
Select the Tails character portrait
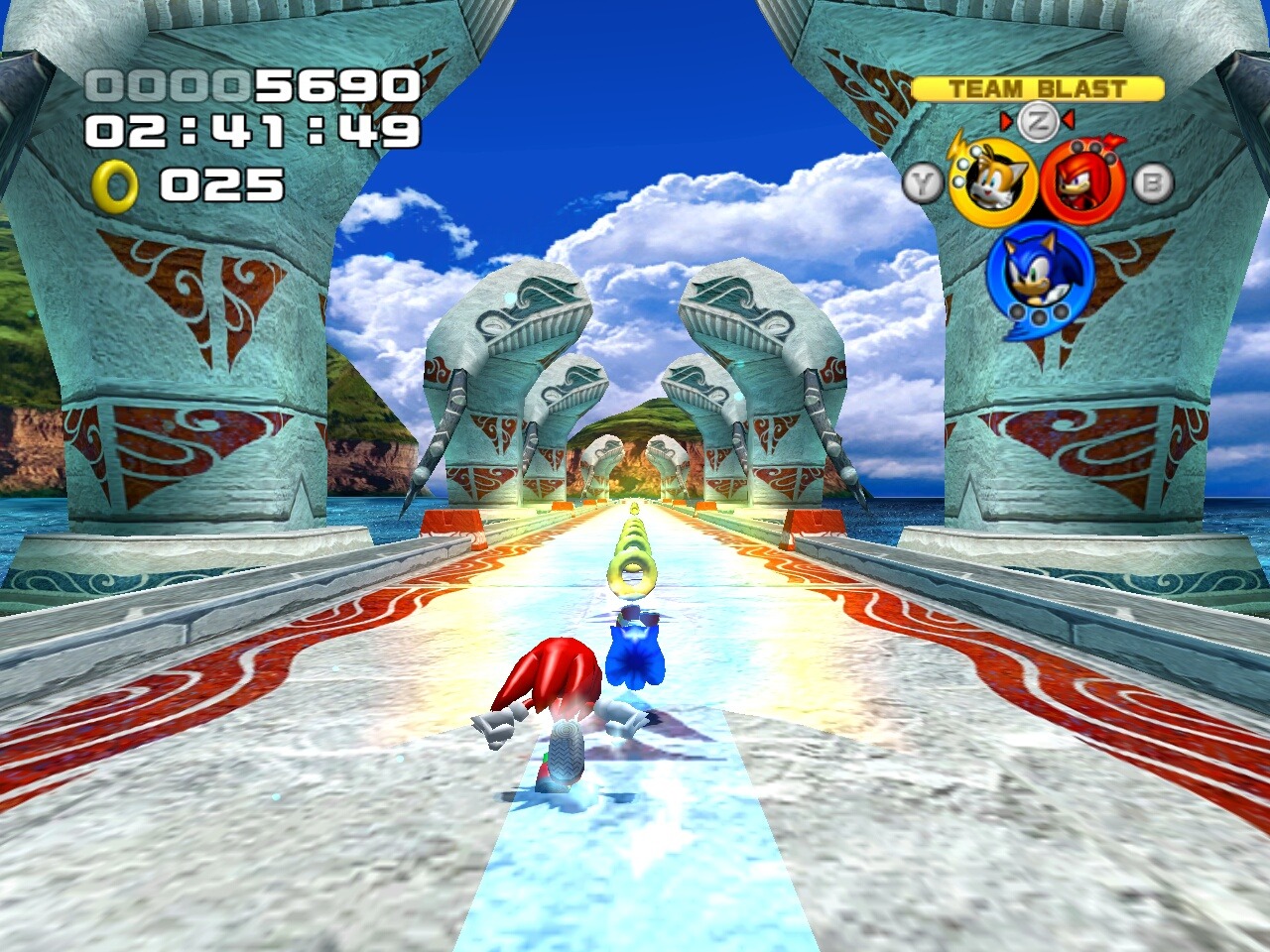(x=992, y=183)
